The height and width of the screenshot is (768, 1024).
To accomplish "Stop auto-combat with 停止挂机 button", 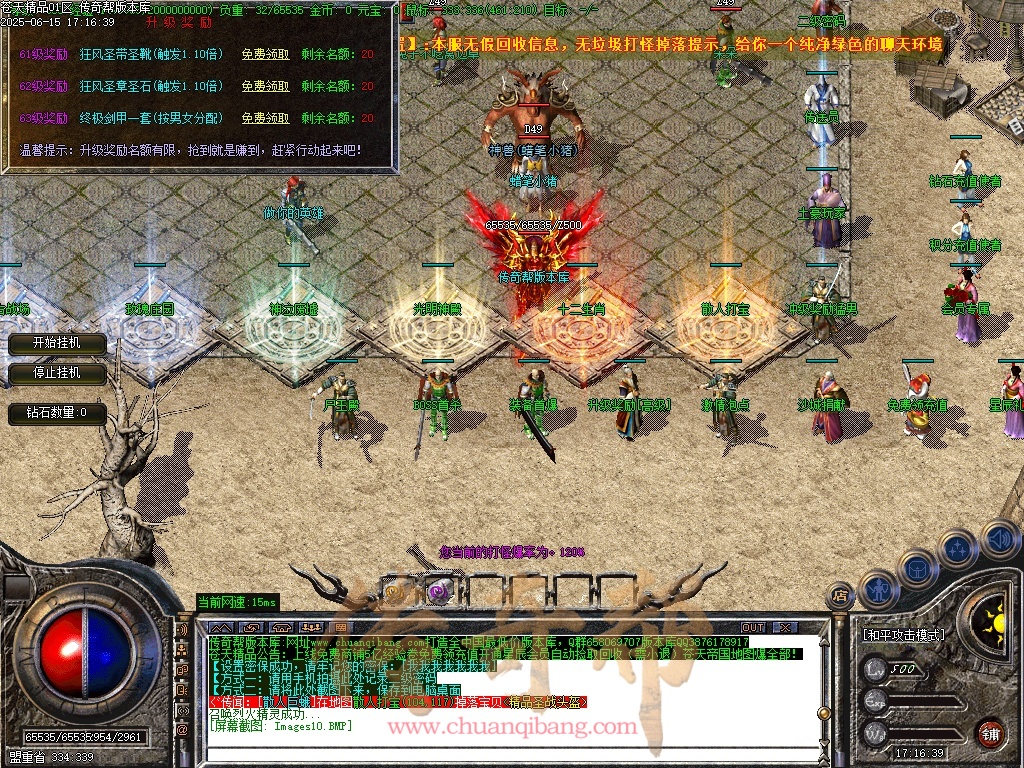I will [x=57, y=373].
